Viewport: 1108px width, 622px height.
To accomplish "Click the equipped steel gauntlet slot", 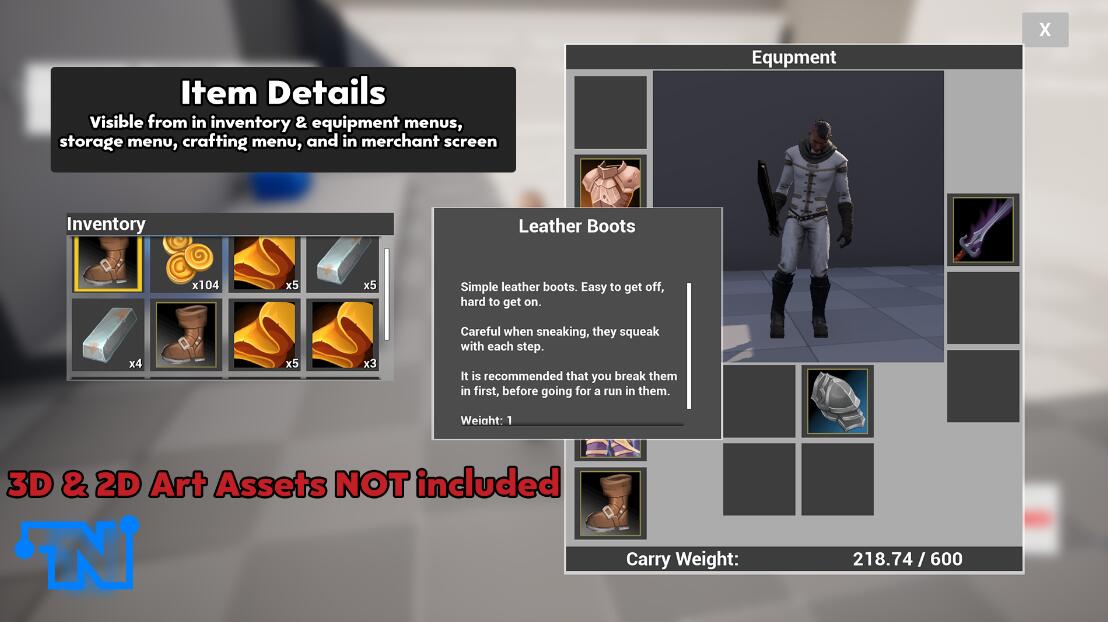I will [838, 401].
